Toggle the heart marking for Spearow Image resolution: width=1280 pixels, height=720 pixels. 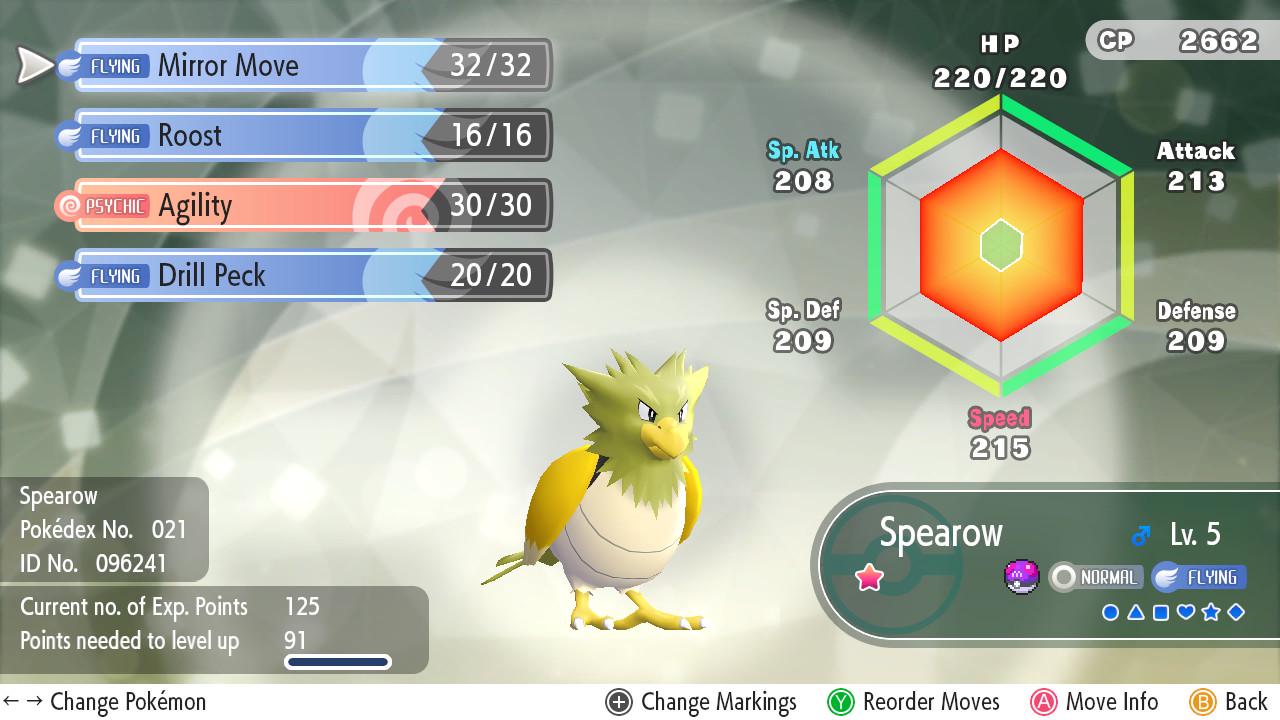click(x=1185, y=611)
